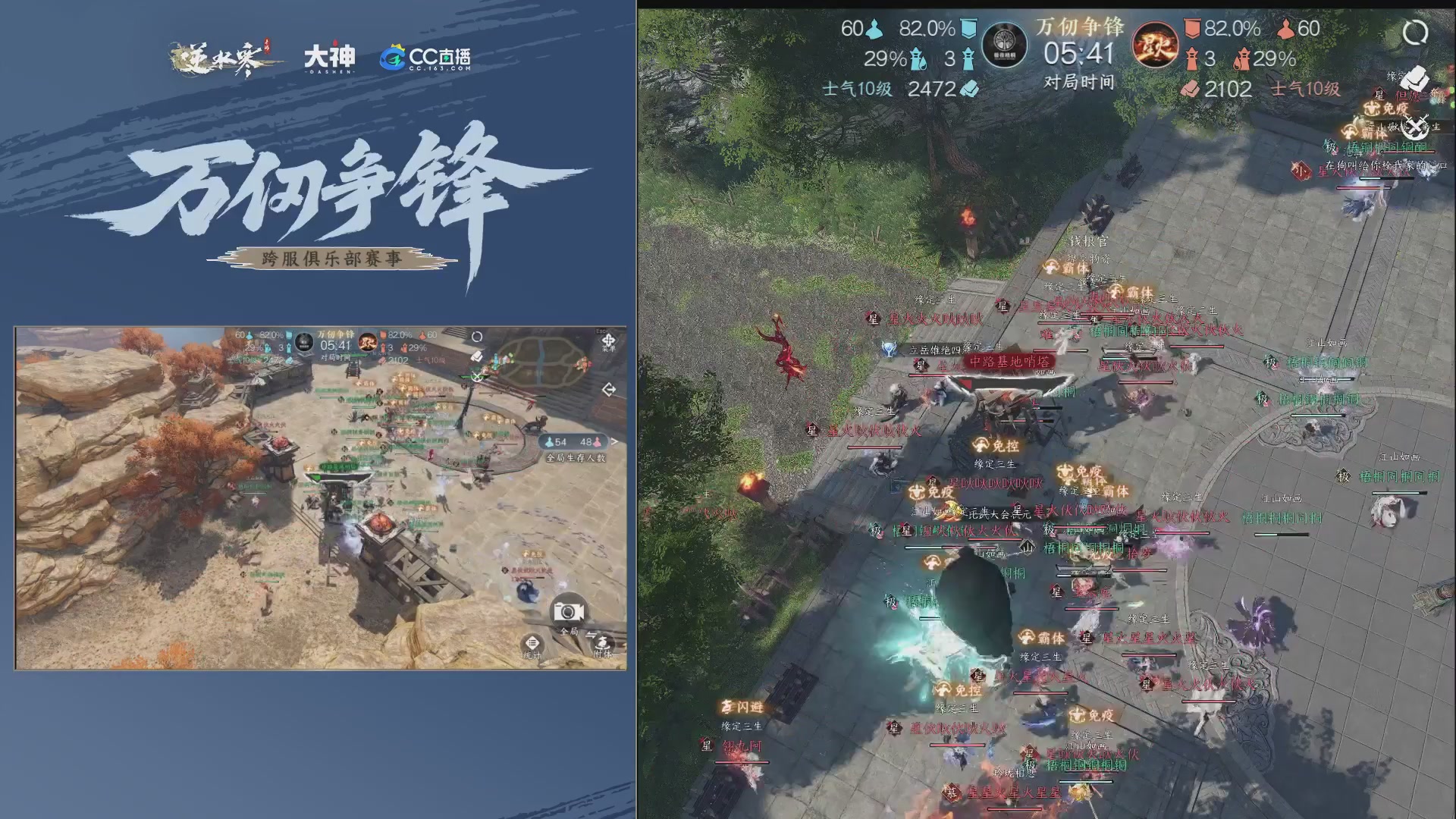Image resolution: width=1456 pixels, height=819 pixels.
Task: Select the 全局 camera view label
Action: [x=568, y=631]
